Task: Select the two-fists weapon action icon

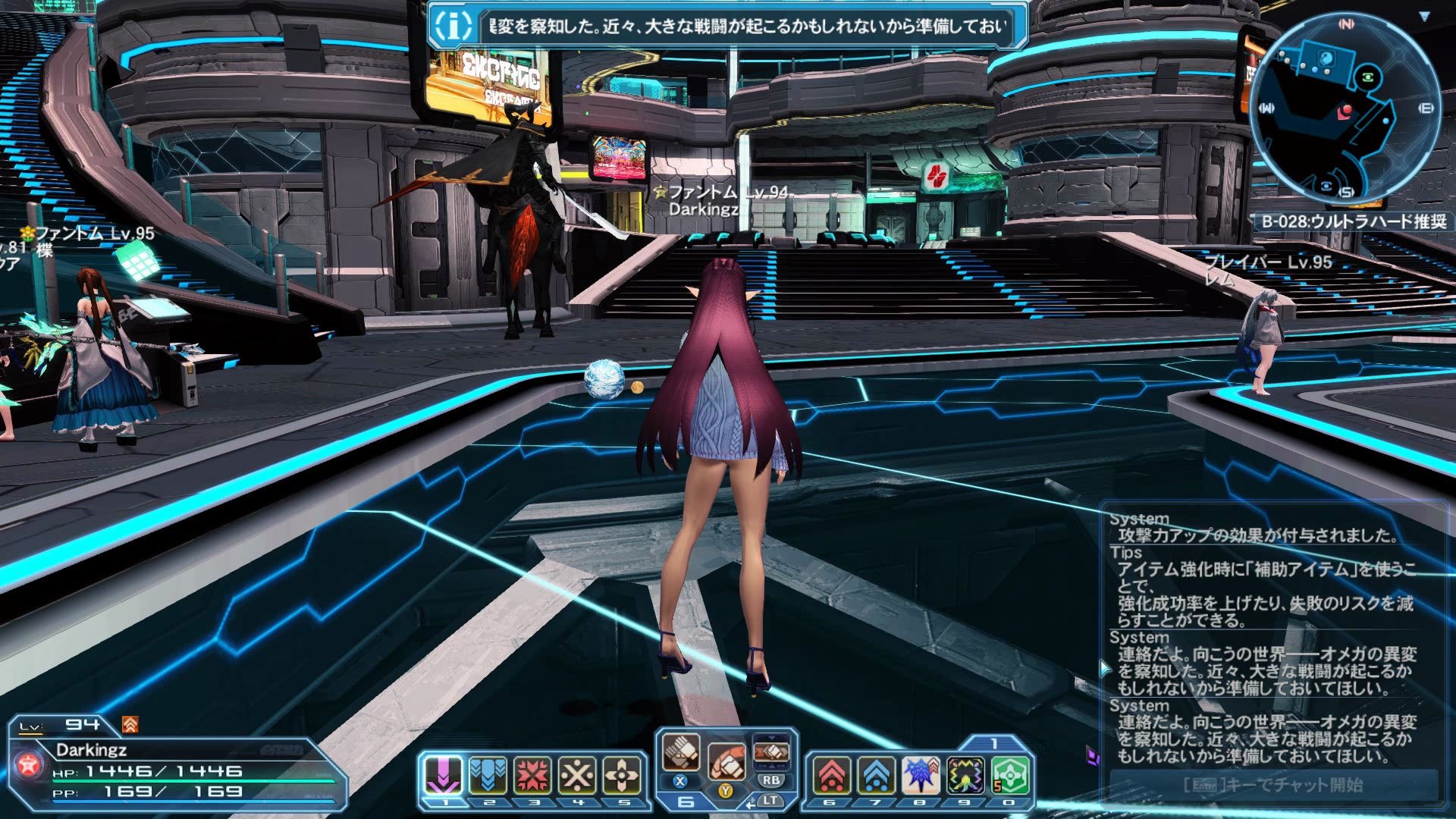Action: coord(681,752)
